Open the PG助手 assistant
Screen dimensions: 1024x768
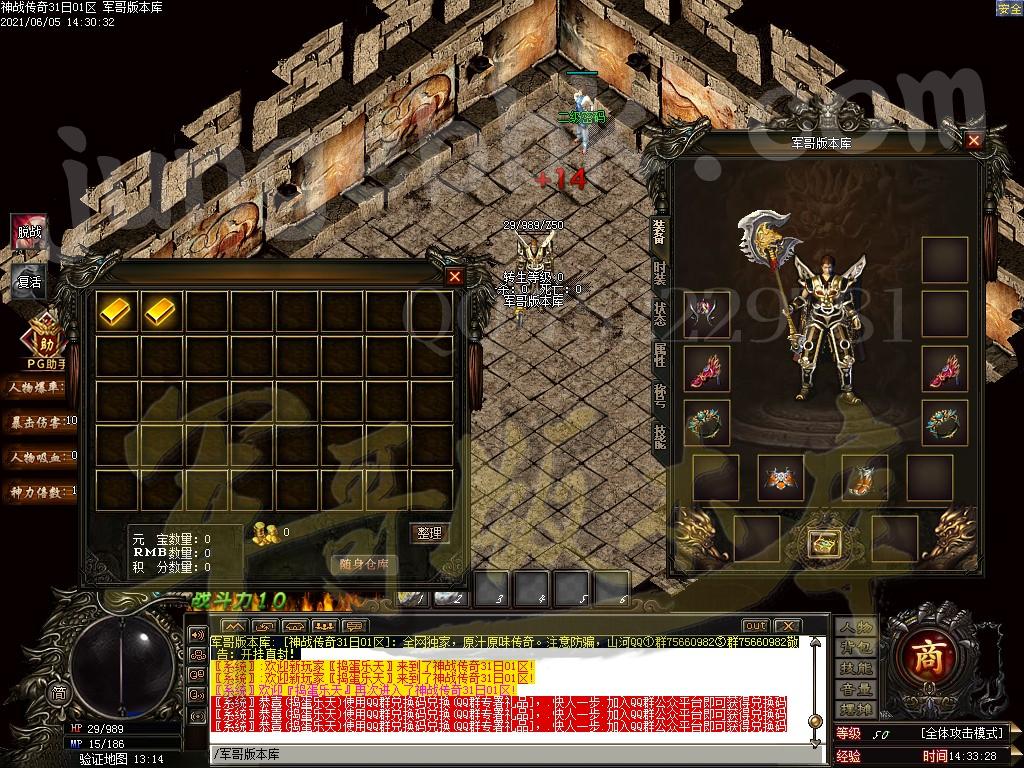click(x=45, y=345)
